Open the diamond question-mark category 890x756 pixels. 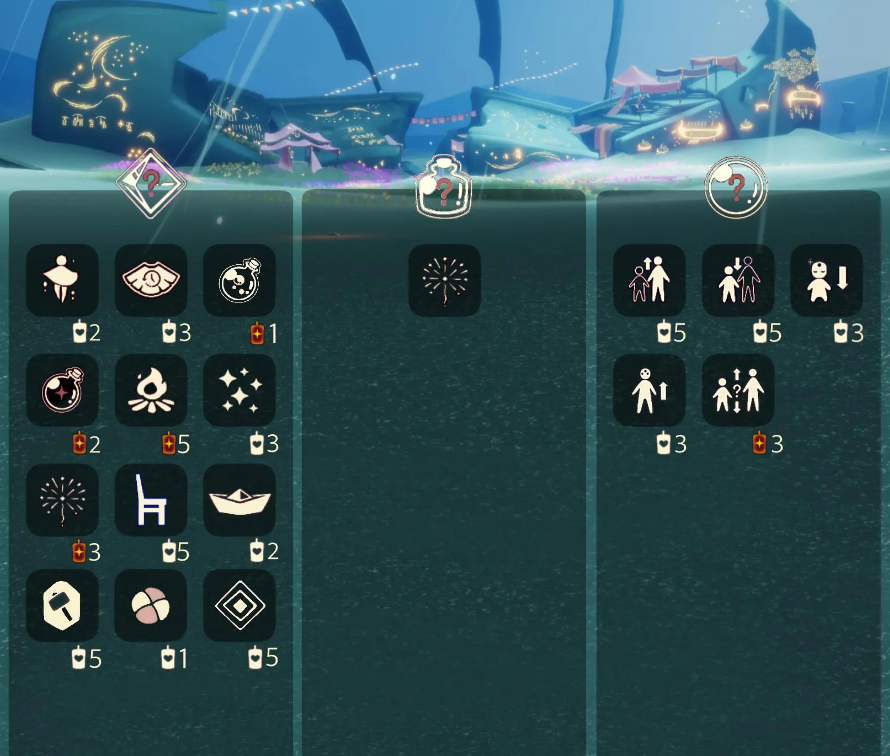point(151,183)
